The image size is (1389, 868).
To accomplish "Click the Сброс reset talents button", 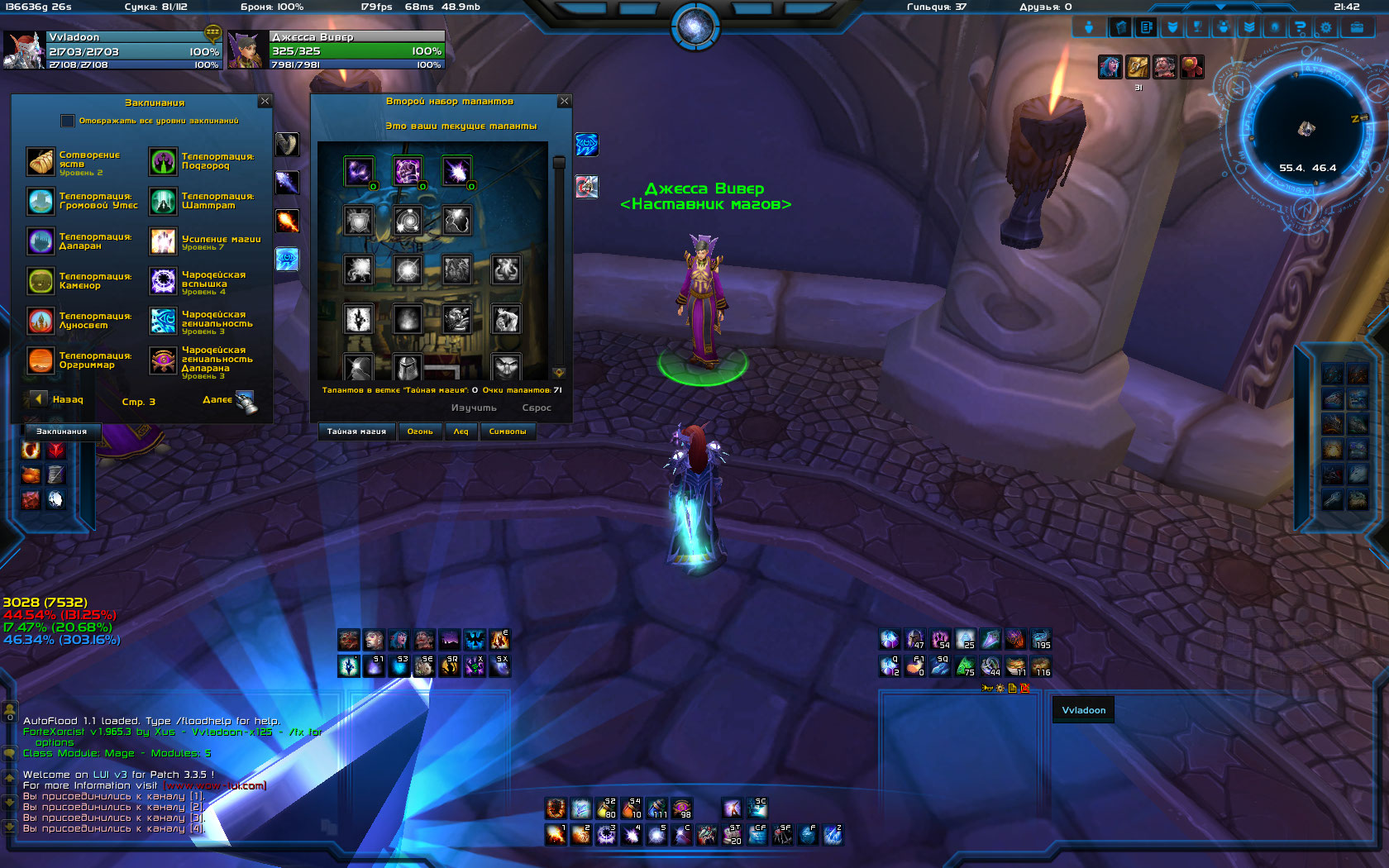I will pyautogui.click(x=537, y=408).
